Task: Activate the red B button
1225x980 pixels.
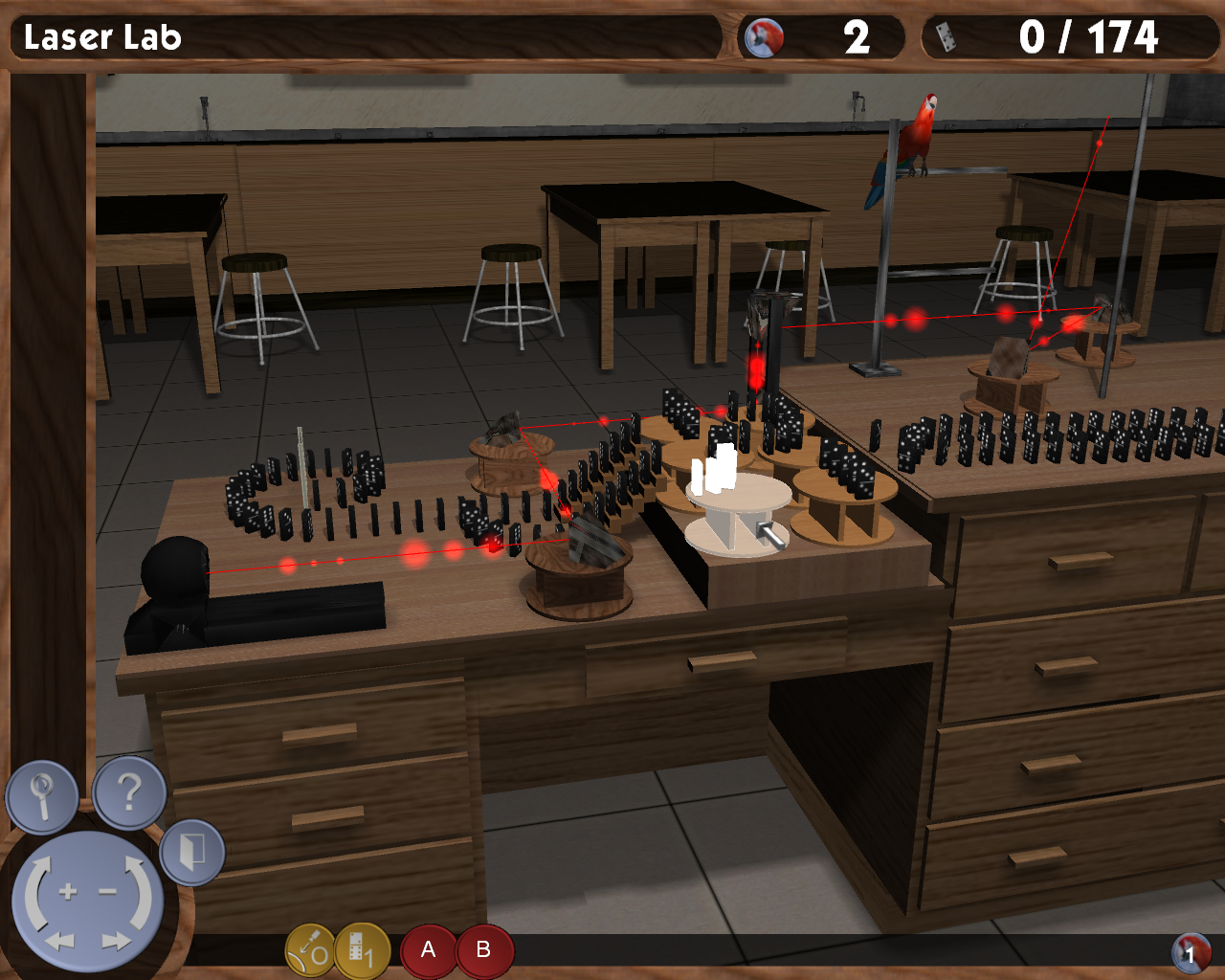Action: [x=484, y=949]
